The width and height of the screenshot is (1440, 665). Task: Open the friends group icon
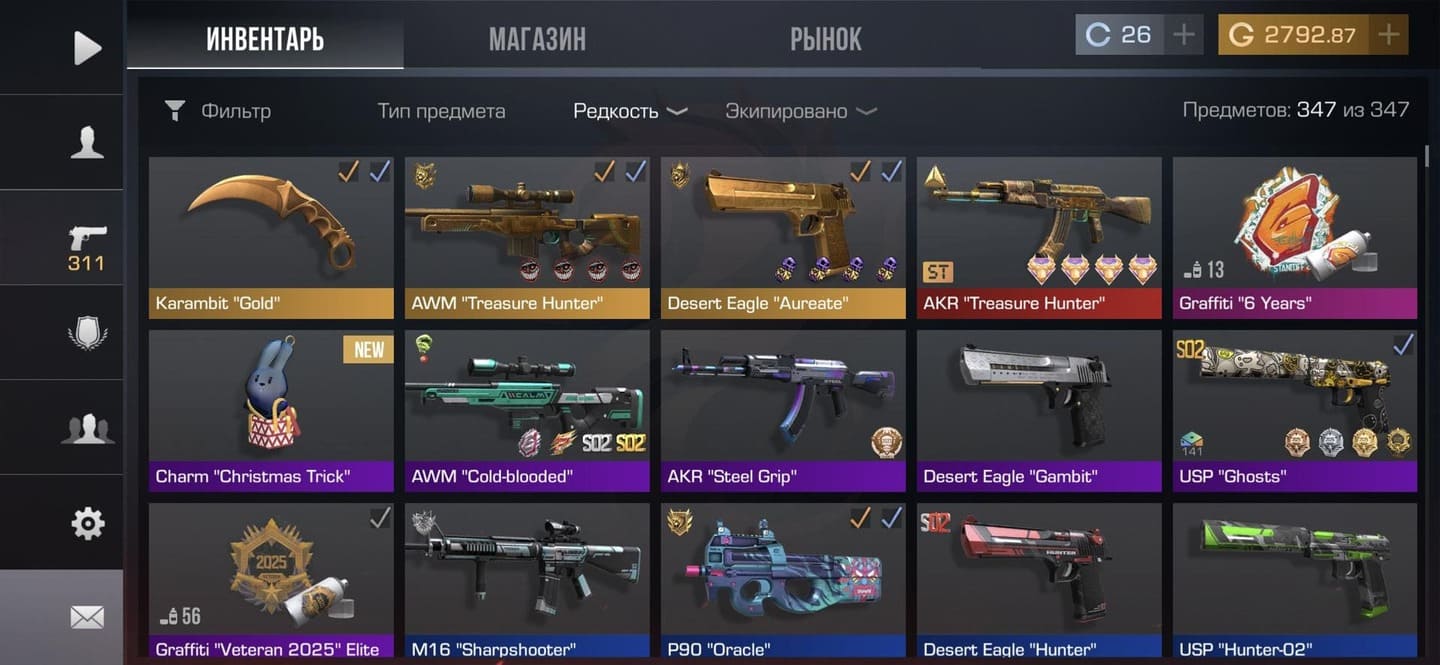[87, 428]
